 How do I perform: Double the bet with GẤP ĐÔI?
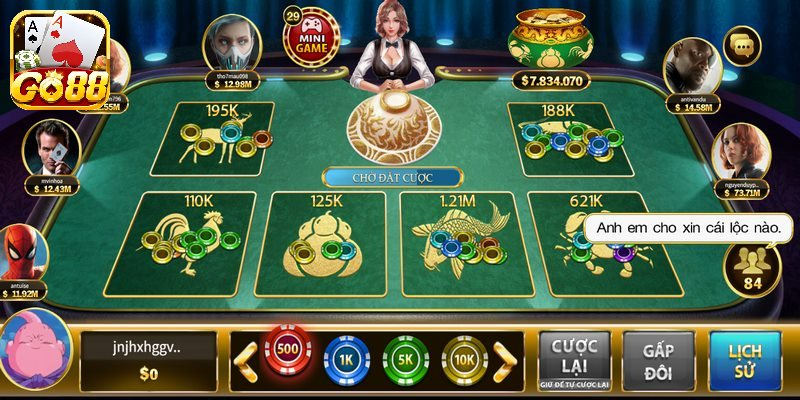tap(658, 359)
